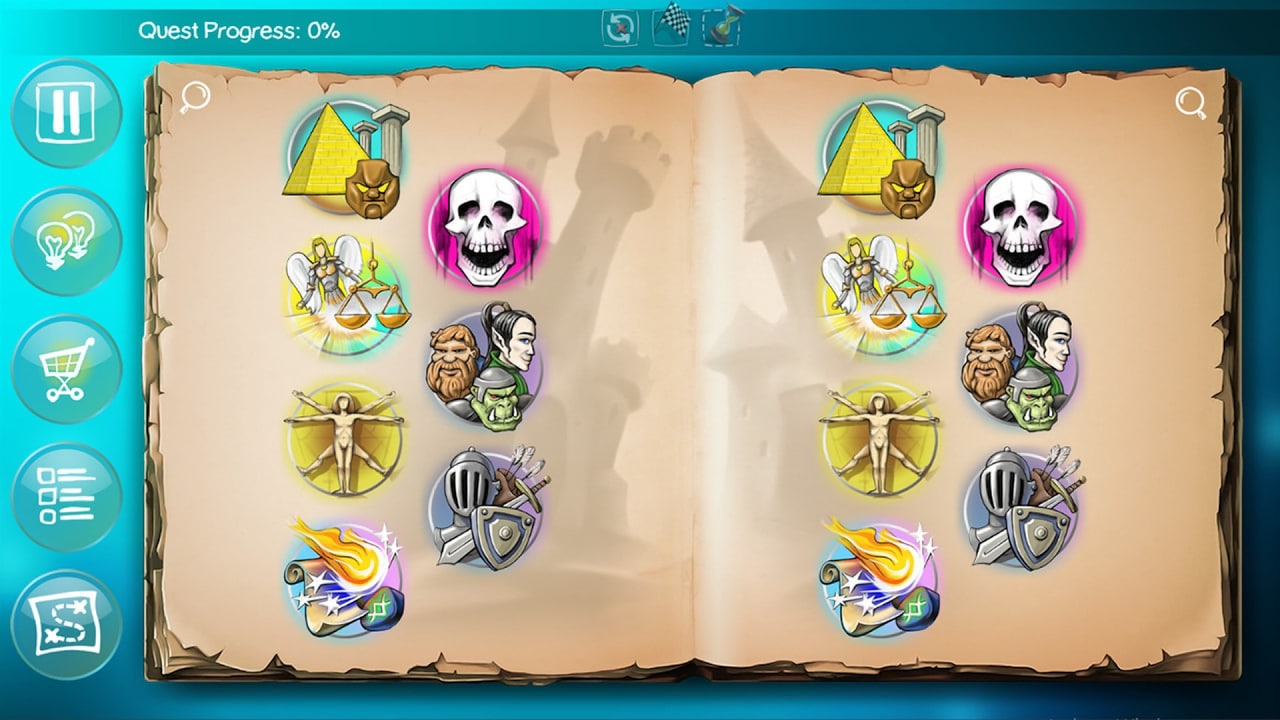The width and height of the screenshot is (1280, 720).
Task: Pick the dwarf and elf races element
Action: pyautogui.click(x=487, y=360)
